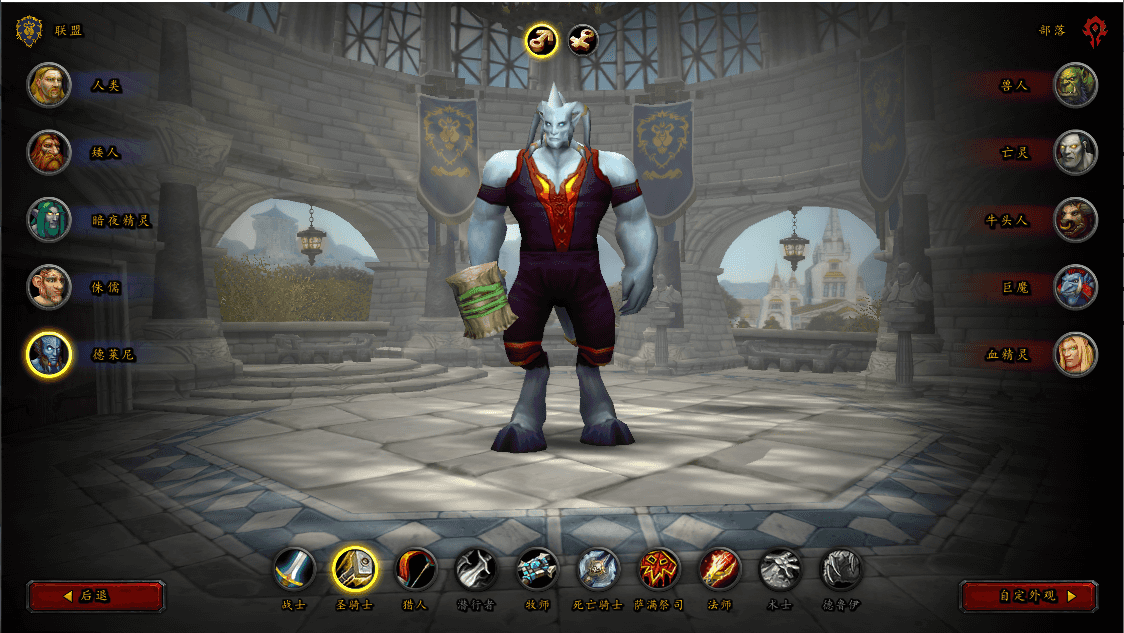Switch to the female gender icon
The height and width of the screenshot is (633, 1124).
coord(583,40)
